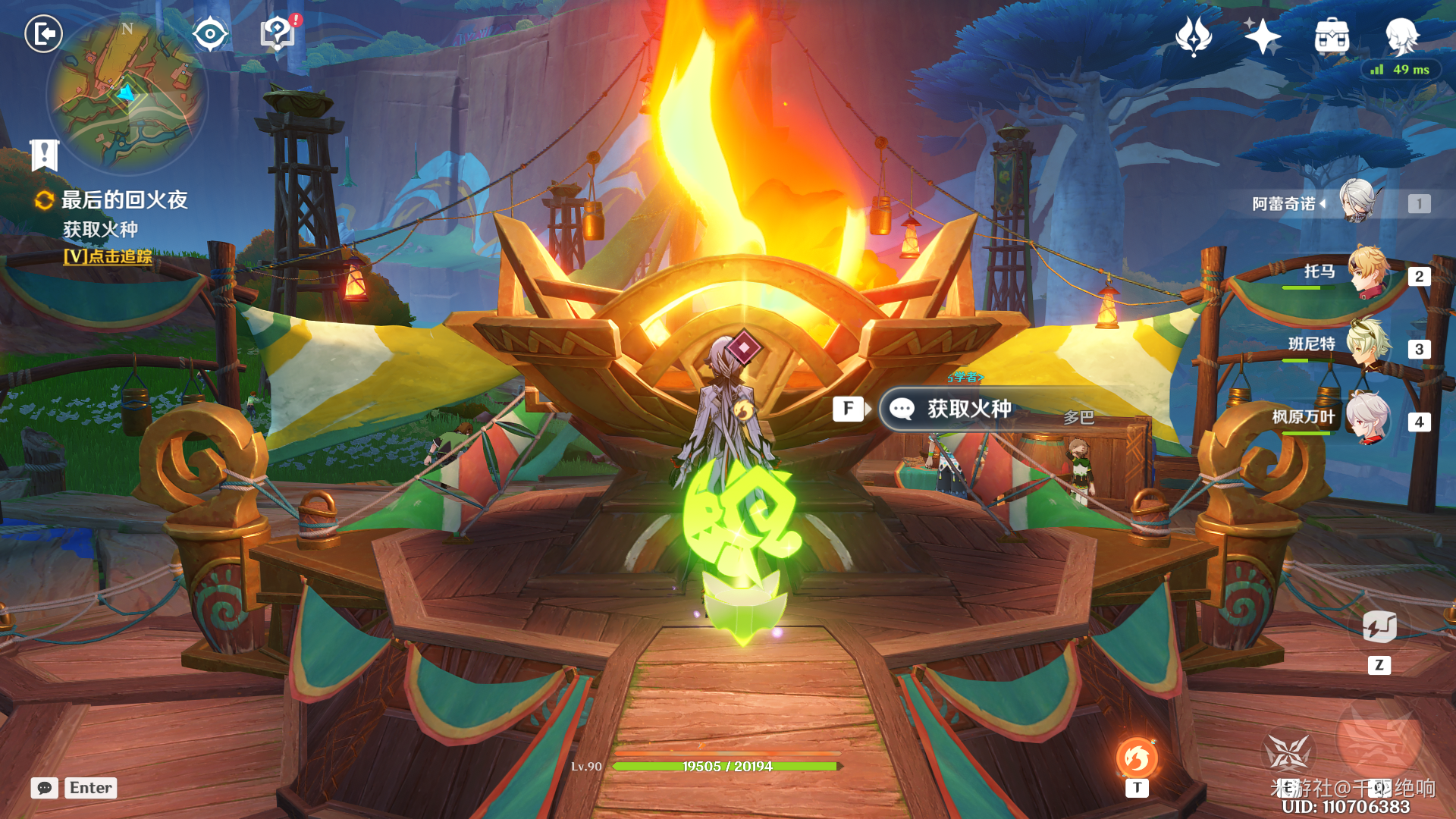1456x819 pixels.
Task: Track the 最后的回火夜 quest objective
Action: (108, 256)
